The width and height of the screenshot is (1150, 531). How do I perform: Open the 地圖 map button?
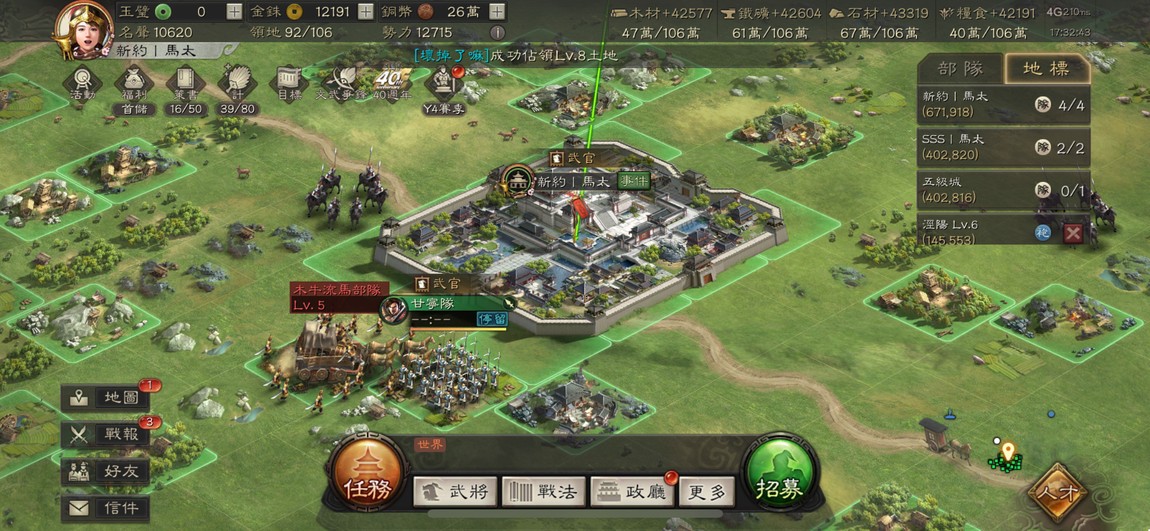(105, 398)
